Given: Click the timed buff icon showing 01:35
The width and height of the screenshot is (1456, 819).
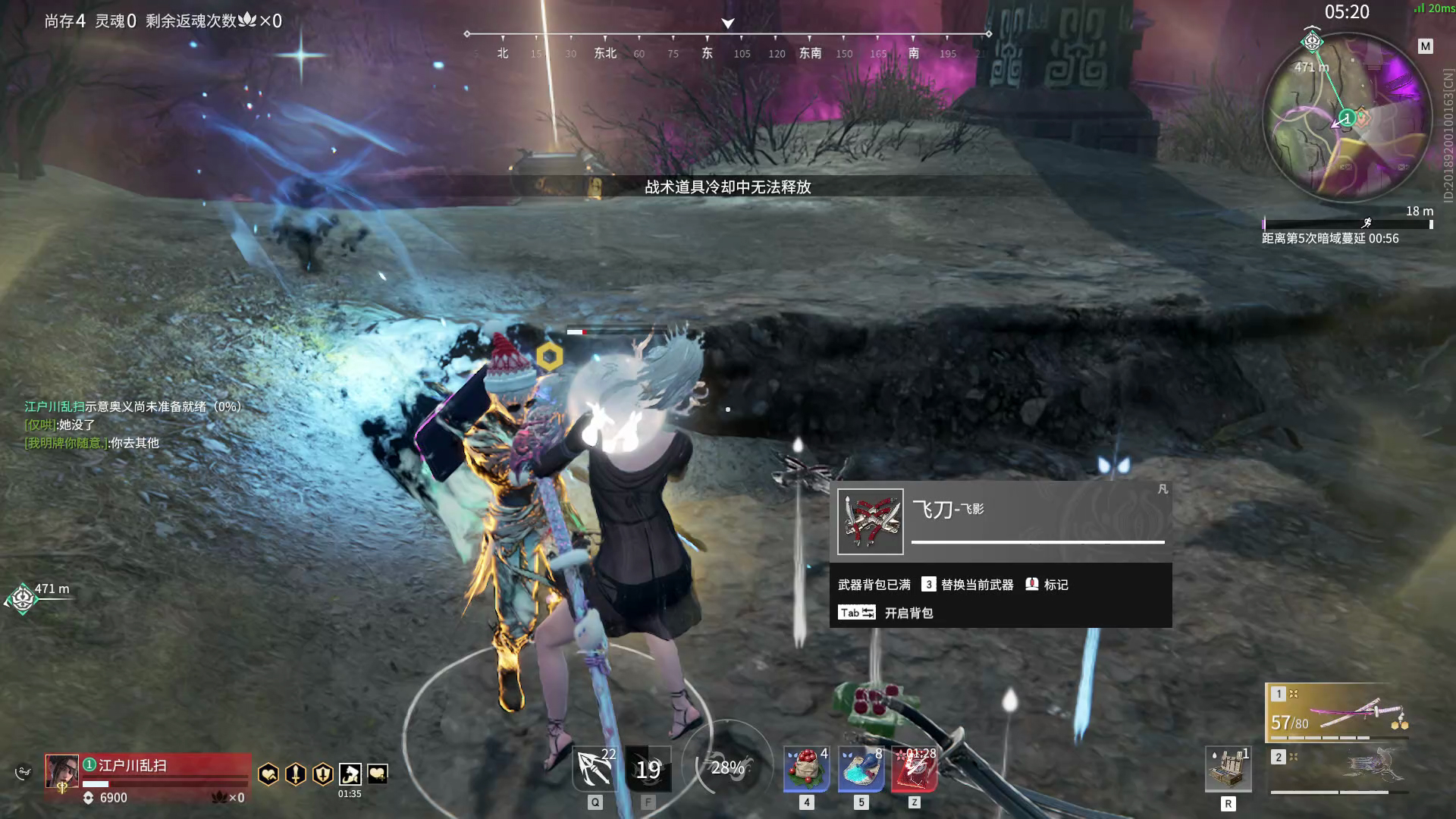Looking at the screenshot, I should pyautogui.click(x=350, y=773).
